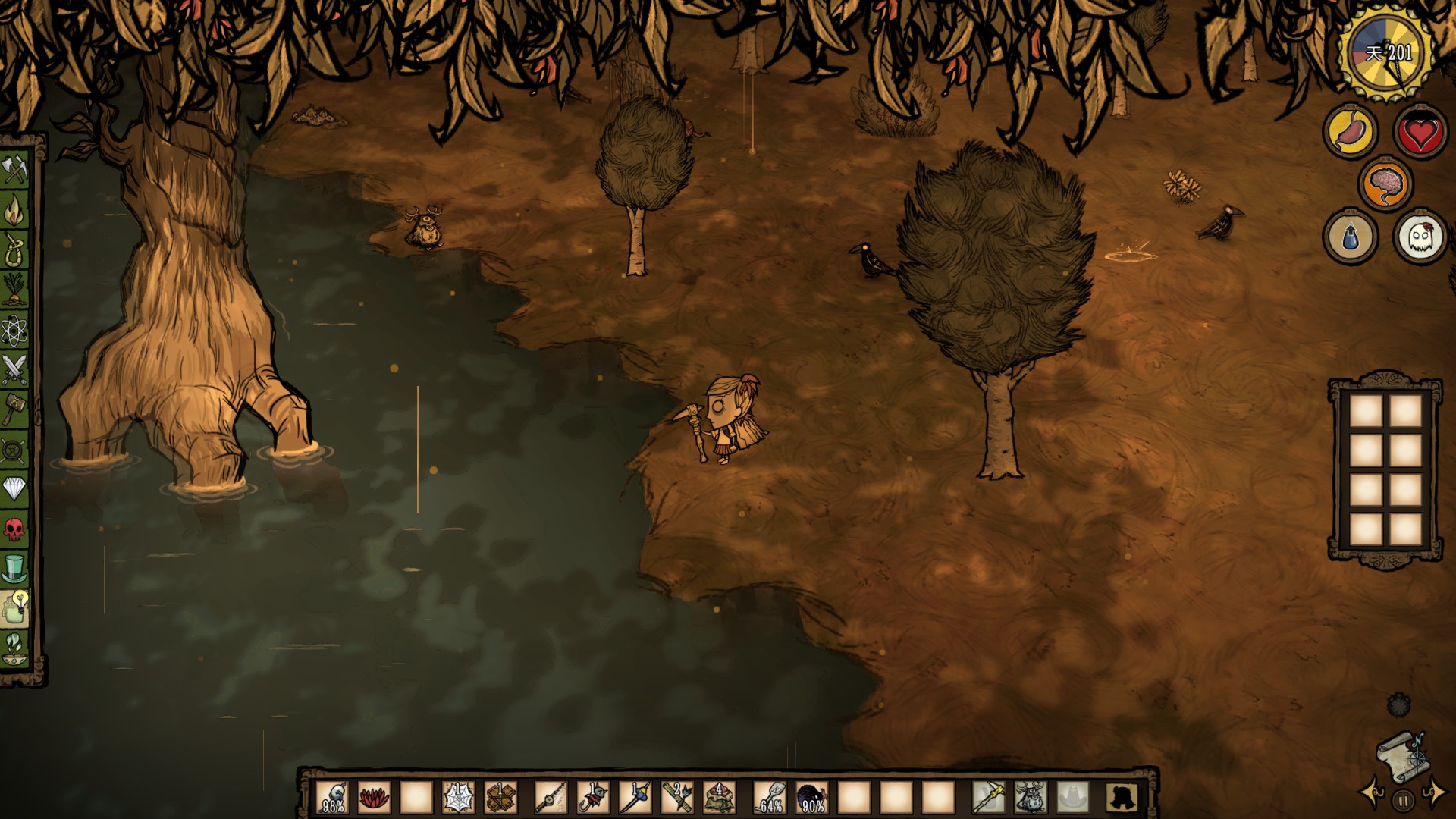Open the Tools crafting tab
The height and width of the screenshot is (819, 1456).
pos(14,169)
